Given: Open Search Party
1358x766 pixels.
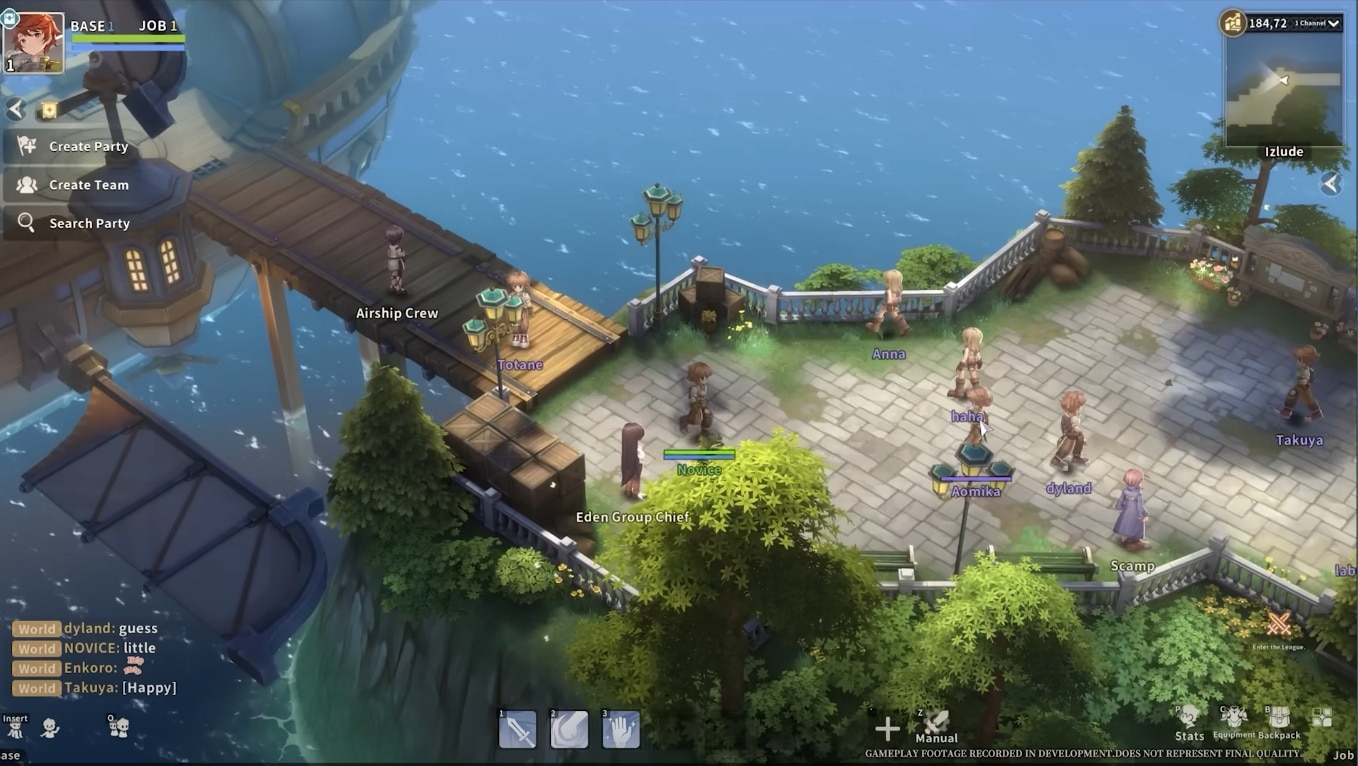Looking at the screenshot, I should point(89,223).
